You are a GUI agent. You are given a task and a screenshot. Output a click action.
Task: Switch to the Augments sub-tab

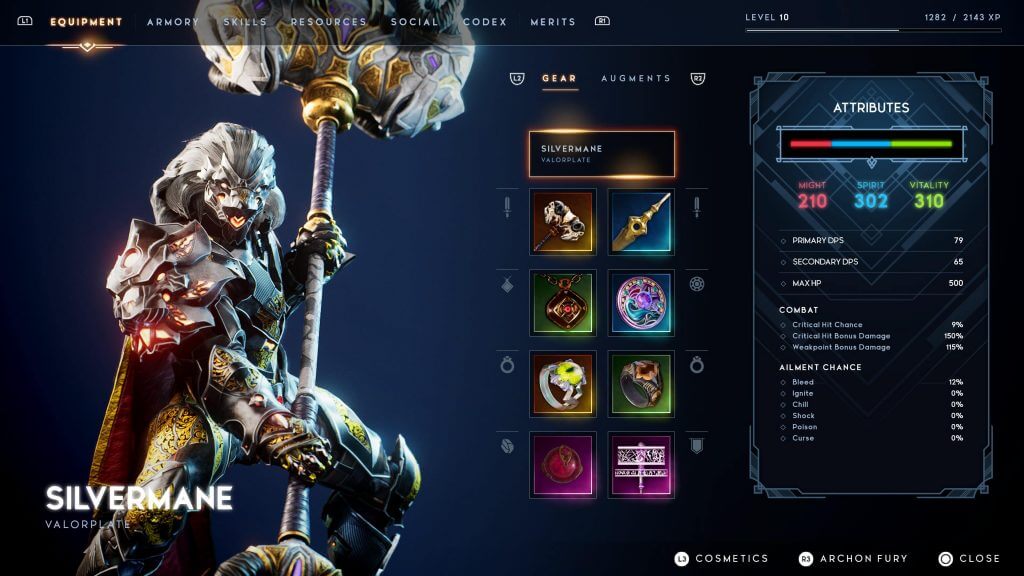(636, 78)
